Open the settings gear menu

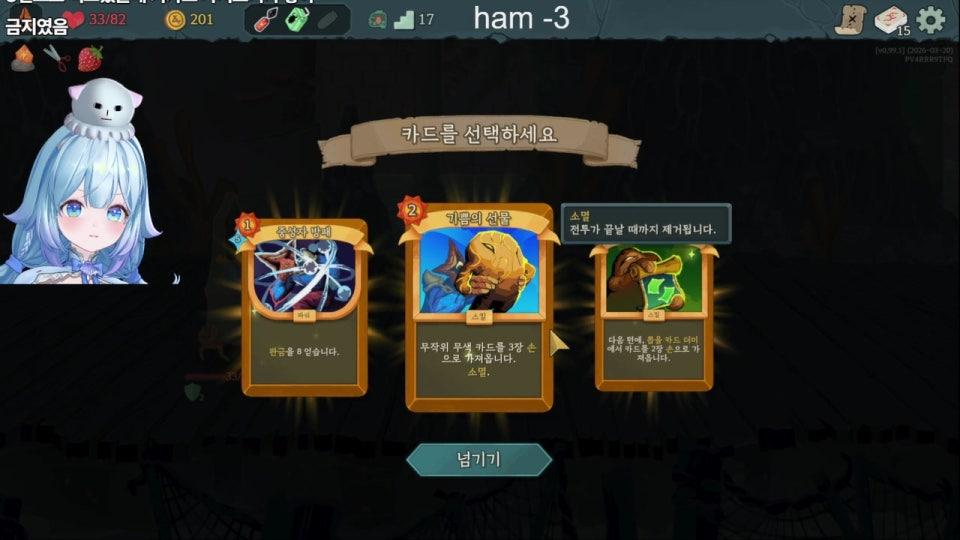click(930, 19)
